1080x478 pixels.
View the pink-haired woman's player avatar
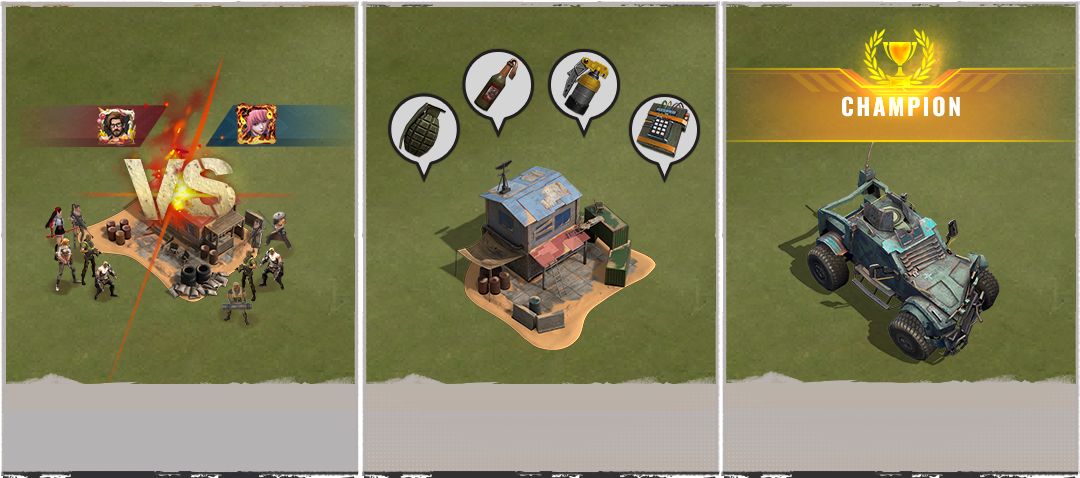coord(255,124)
